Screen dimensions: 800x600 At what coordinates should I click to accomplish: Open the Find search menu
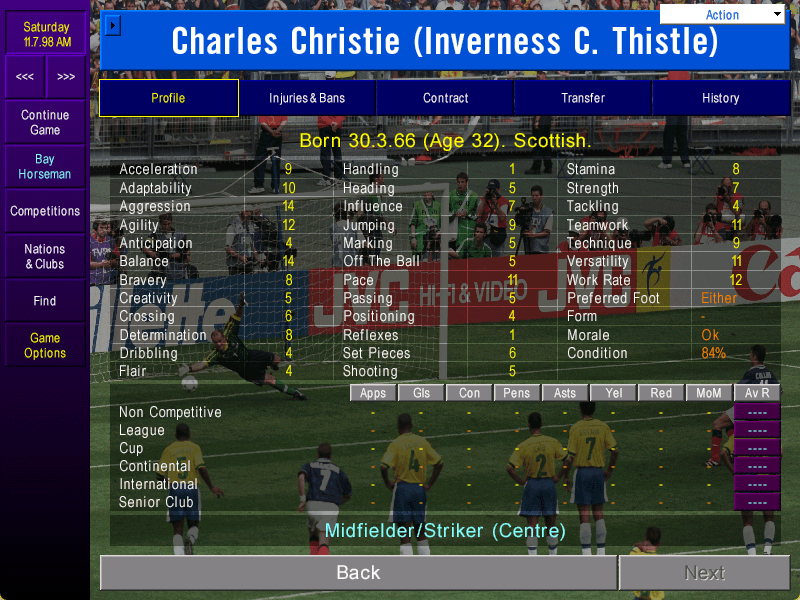pyautogui.click(x=45, y=301)
